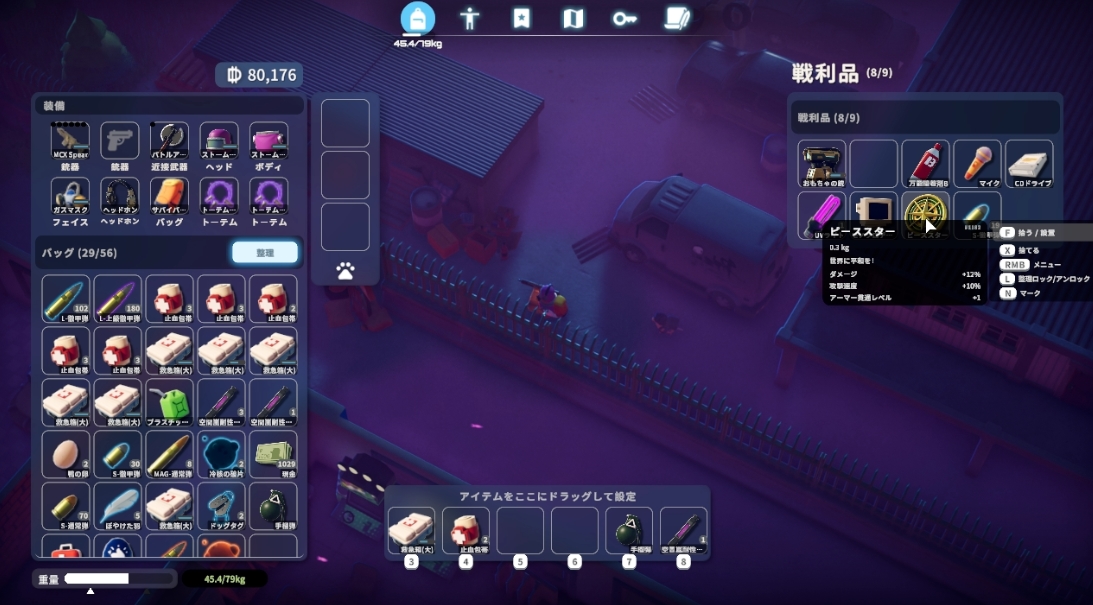Viewport: 1093px width, 605px height.
Task: Open the character tab with the person icon
Action: coord(469,18)
